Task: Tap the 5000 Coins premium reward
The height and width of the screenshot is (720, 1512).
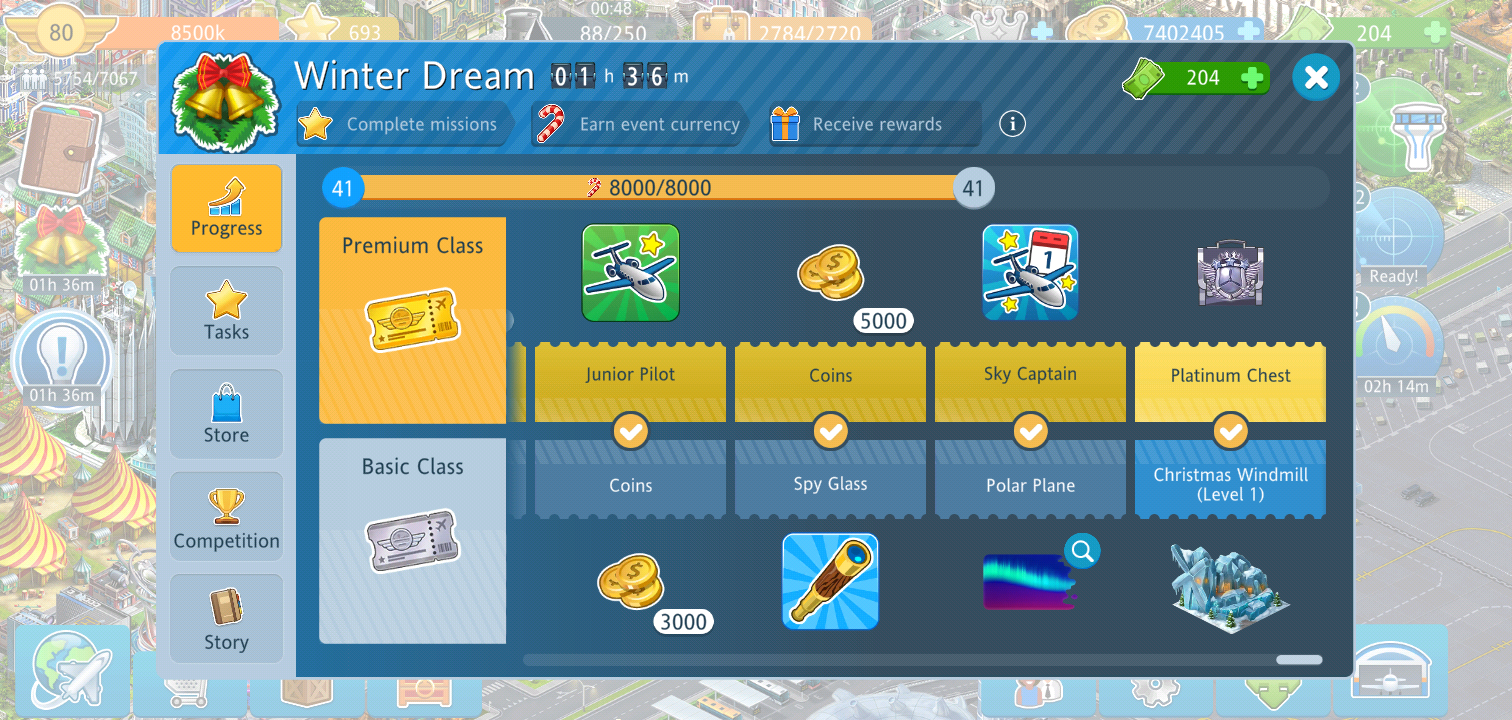Action: click(831, 275)
